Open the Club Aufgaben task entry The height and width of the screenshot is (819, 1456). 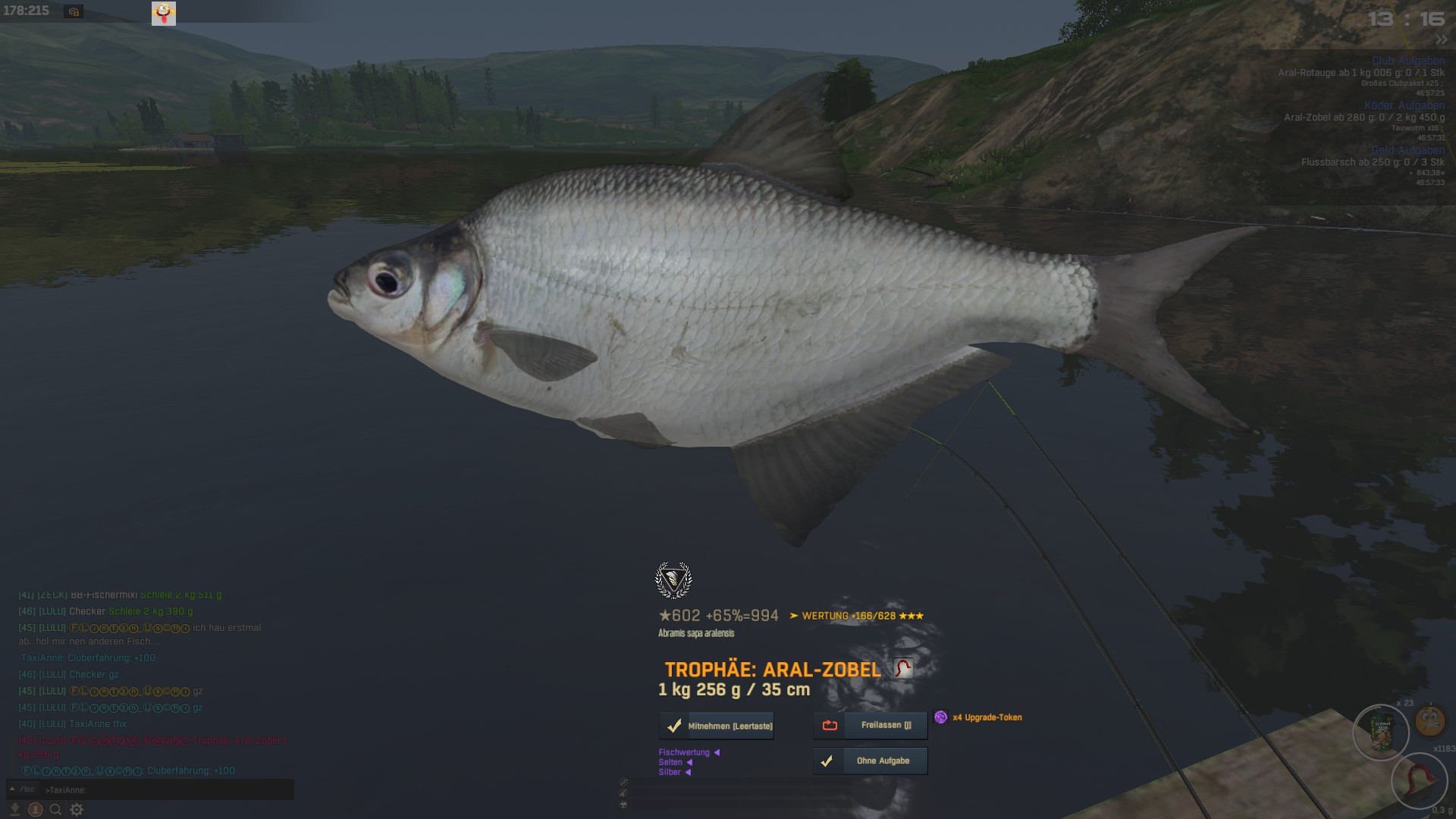[x=1407, y=61]
